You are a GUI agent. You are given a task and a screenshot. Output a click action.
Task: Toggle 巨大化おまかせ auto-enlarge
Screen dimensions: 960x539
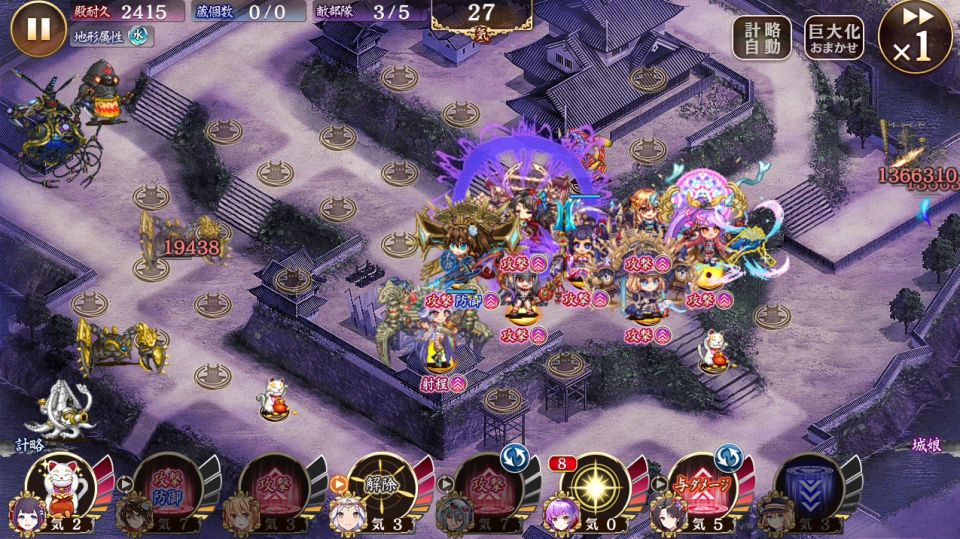click(x=834, y=38)
